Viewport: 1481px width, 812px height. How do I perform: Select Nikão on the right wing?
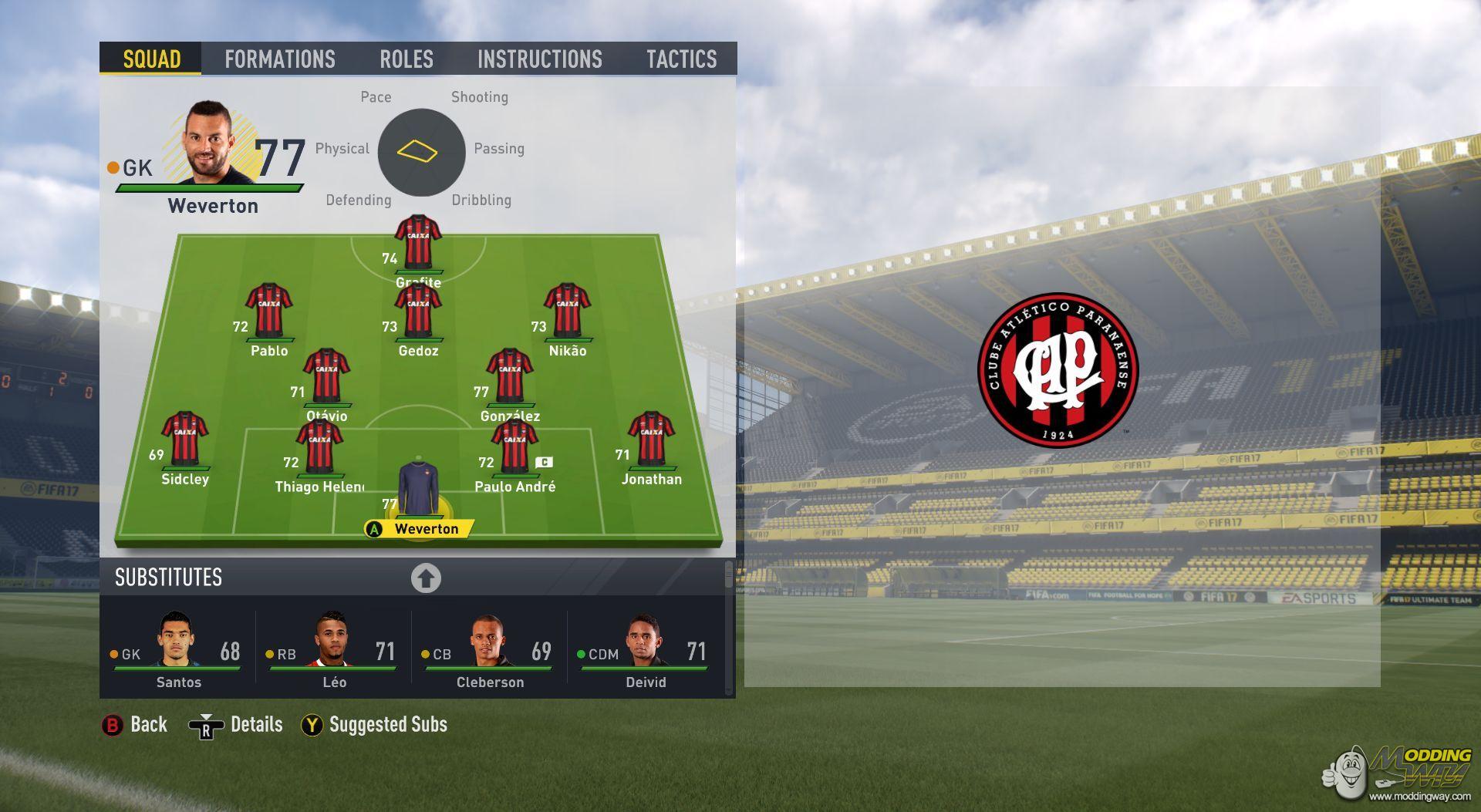point(567,310)
